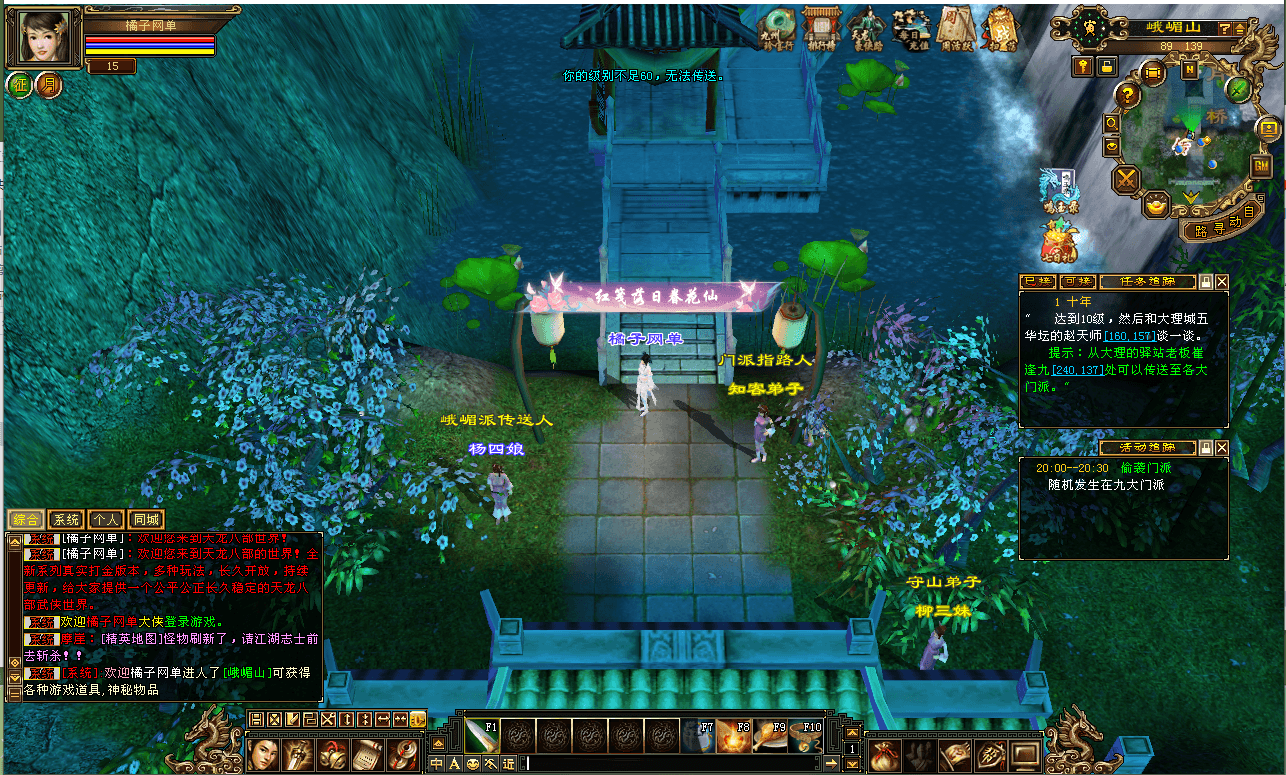Click the crossed swords button by minimap
This screenshot has height=775, width=1286.
point(1128,180)
